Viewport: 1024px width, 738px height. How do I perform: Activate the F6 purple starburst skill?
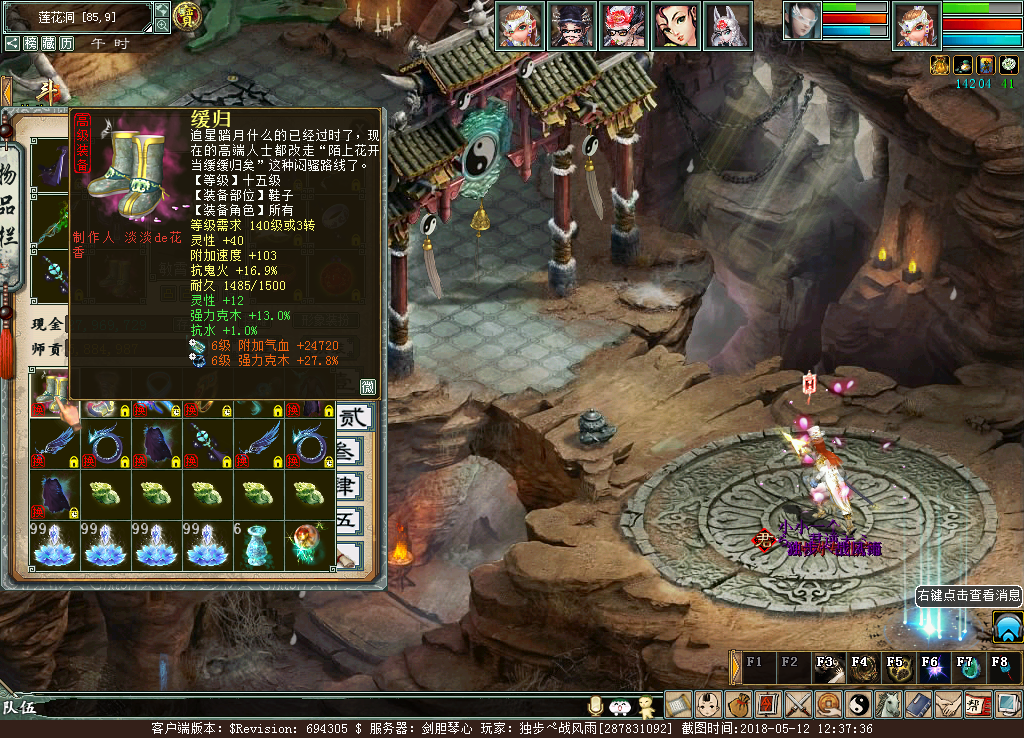[929, 667]
